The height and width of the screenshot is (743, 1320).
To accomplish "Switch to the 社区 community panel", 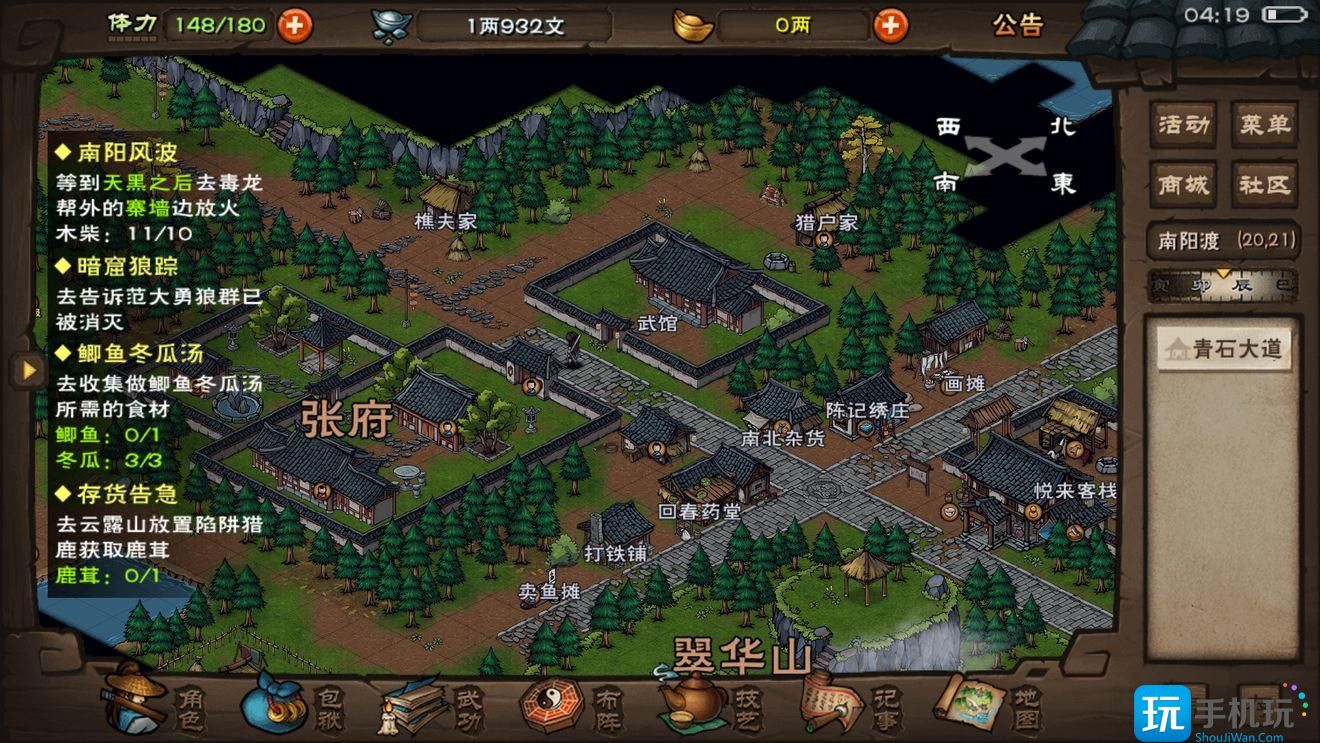I will click(1263, 184).
